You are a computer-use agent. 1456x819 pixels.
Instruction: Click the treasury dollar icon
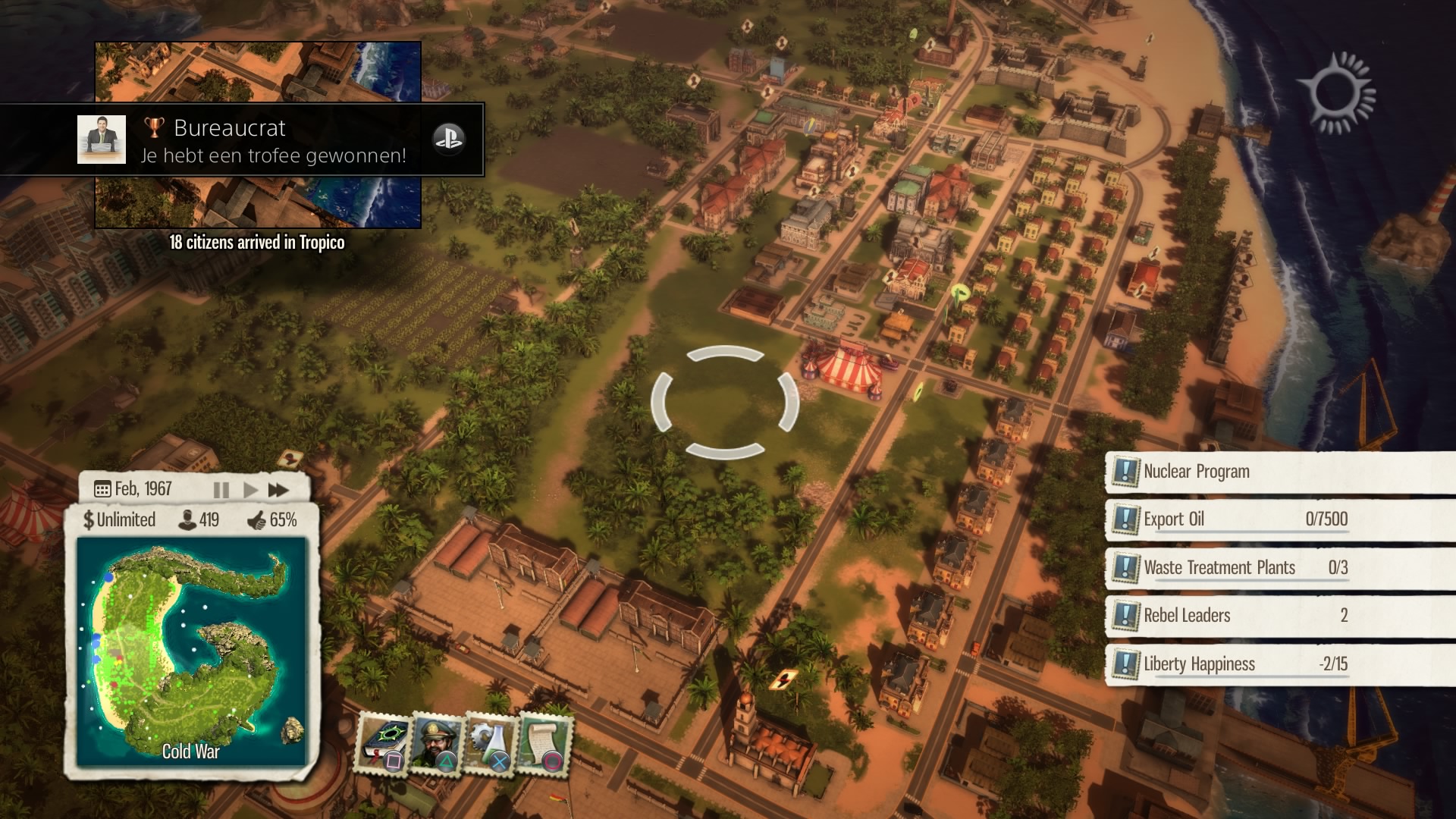(89, 520)
